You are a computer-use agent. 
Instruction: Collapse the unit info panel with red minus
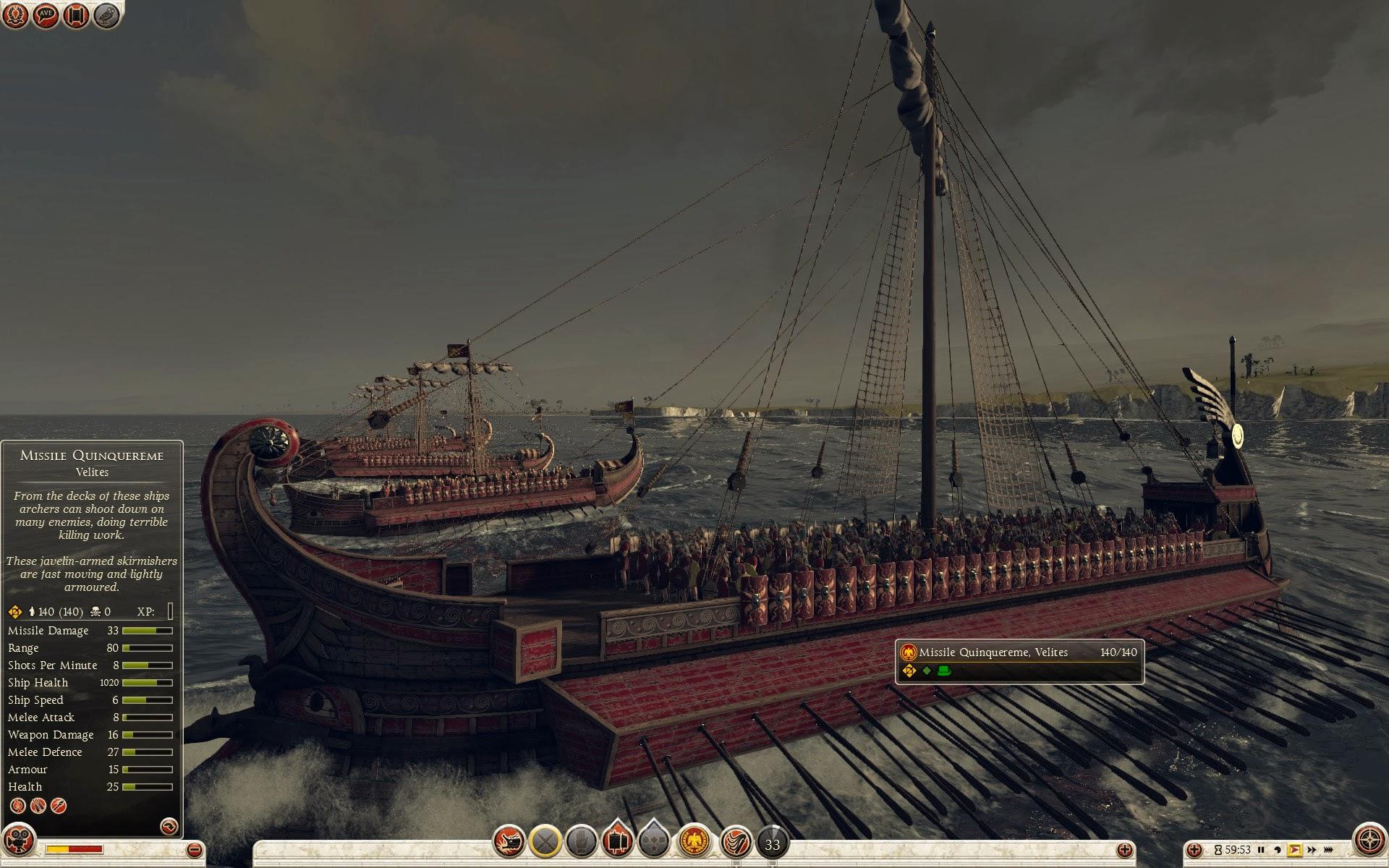[194, 850]
